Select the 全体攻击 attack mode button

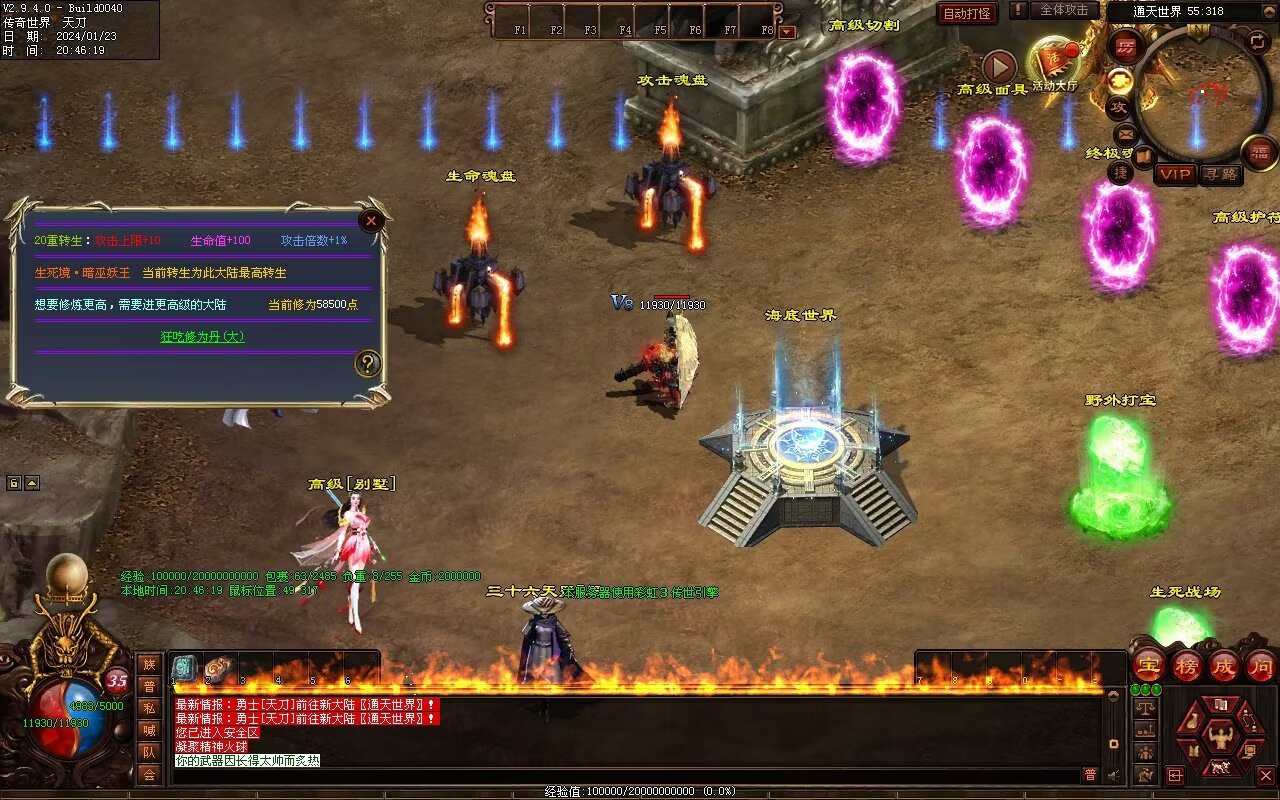tap(1064, 10)
